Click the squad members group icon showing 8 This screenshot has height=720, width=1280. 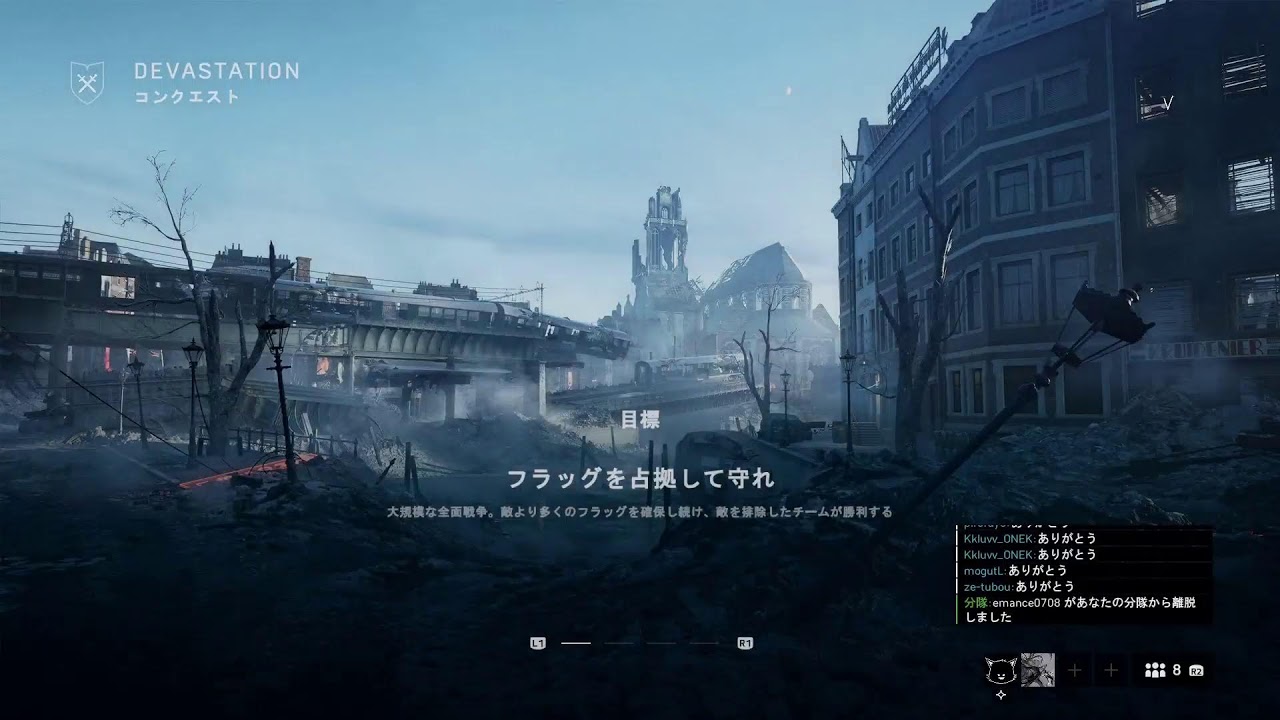[x=1155, y=668]
